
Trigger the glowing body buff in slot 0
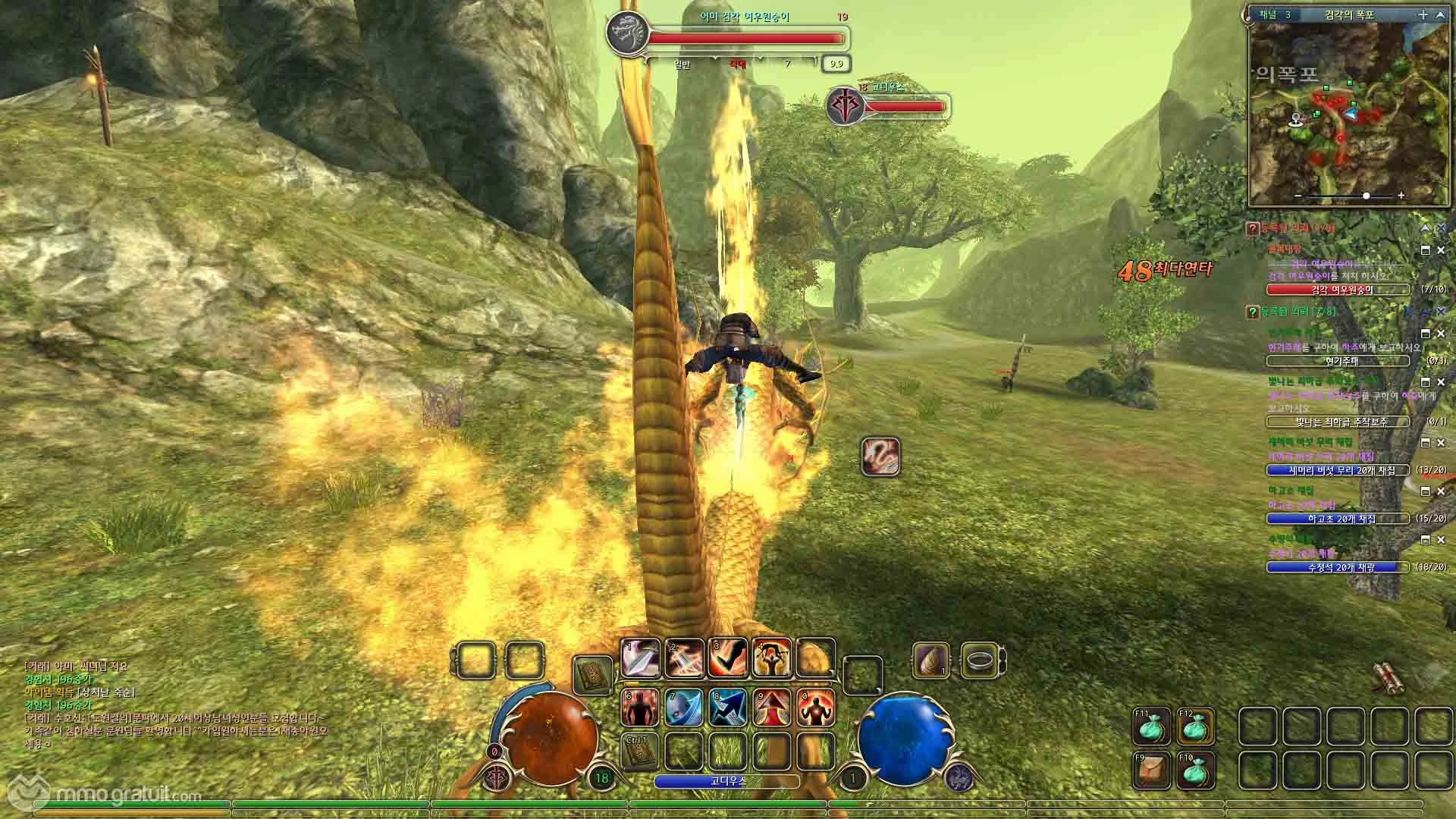click(x=816, y=707)
